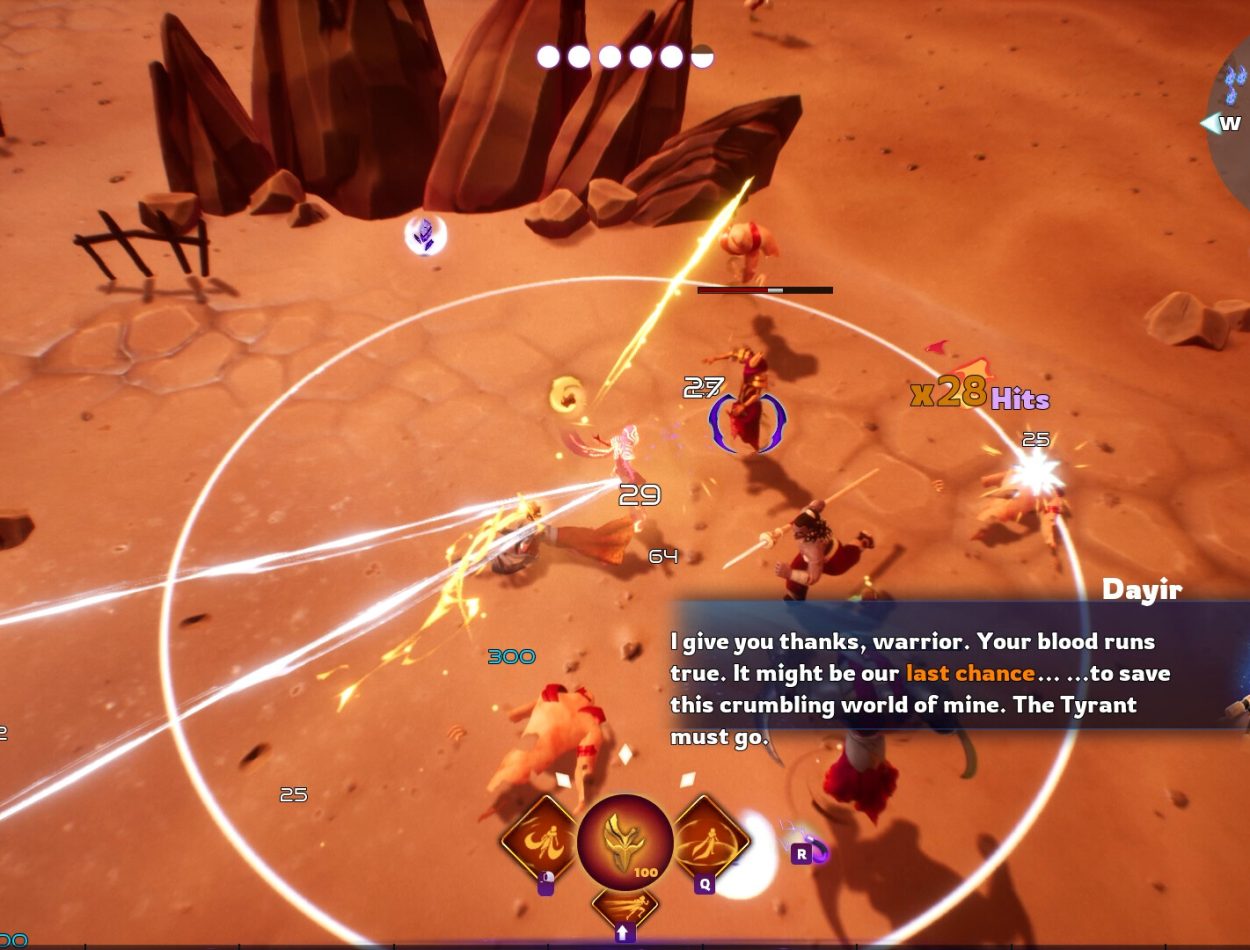Select the purple swirl R ability
1250x950 pixels.
818,852
